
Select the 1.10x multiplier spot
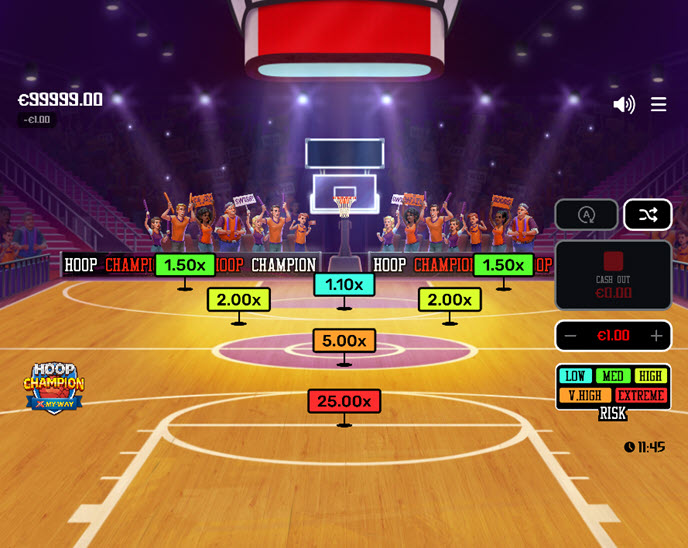click(x=344, y=285)
